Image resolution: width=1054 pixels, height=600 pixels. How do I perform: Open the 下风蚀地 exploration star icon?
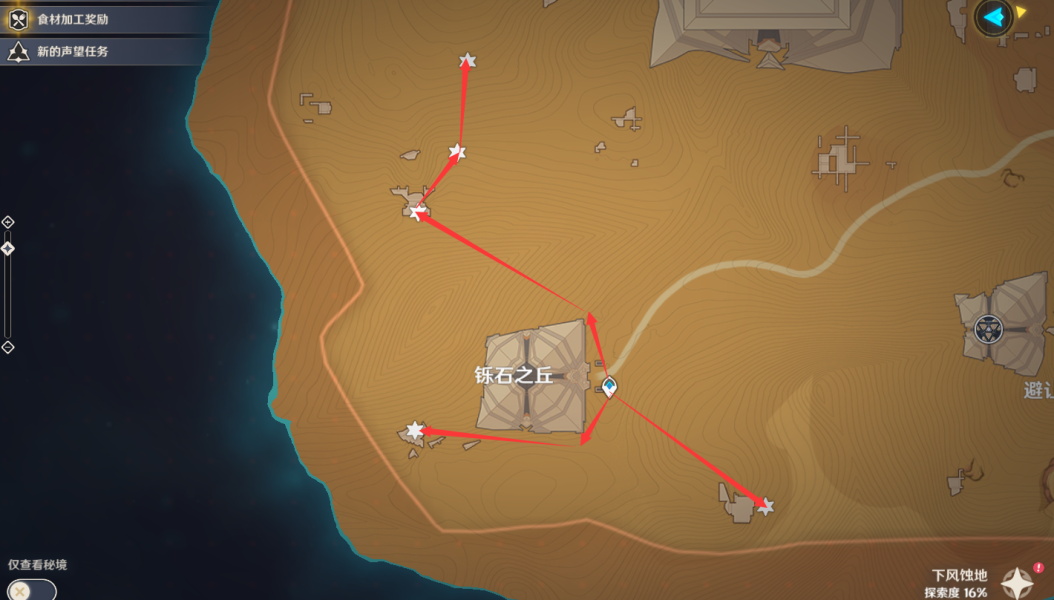tap(1018, 583)
